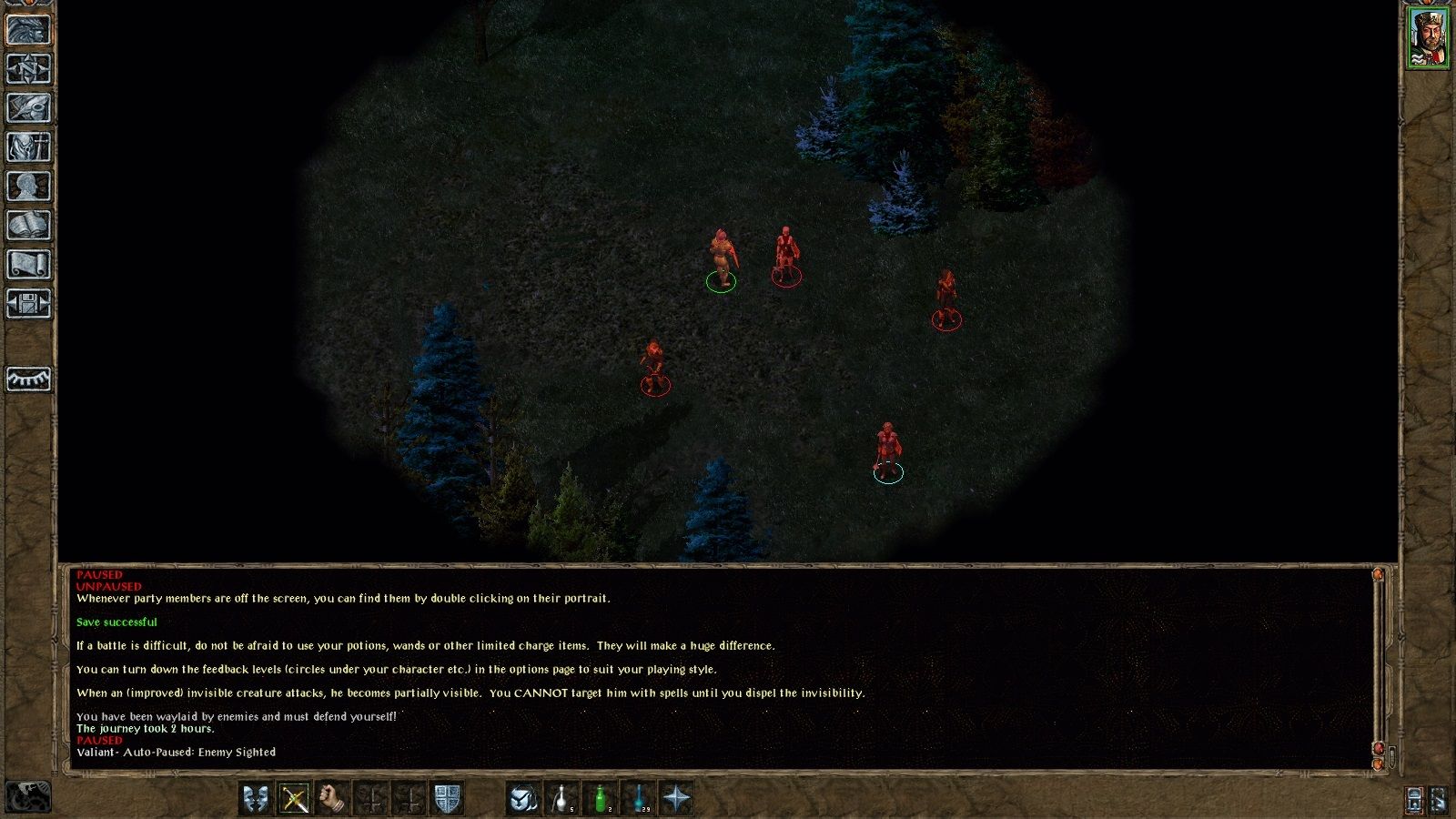
Task: Use the white potion with 5 charges
Action: [562, 799]
